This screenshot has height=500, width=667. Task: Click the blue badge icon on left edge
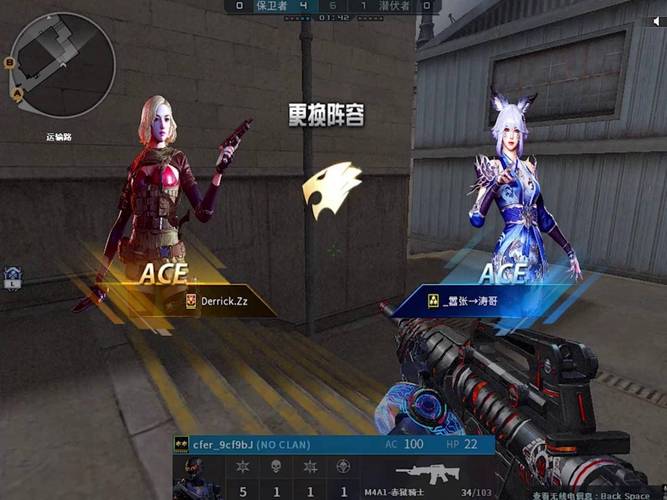[12, 277]
